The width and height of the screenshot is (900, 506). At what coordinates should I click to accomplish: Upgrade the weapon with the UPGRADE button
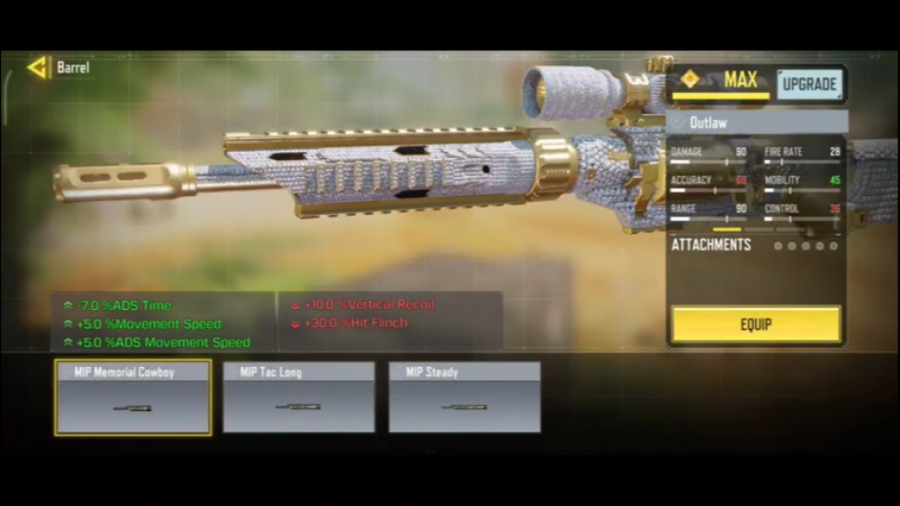point(809,84)
